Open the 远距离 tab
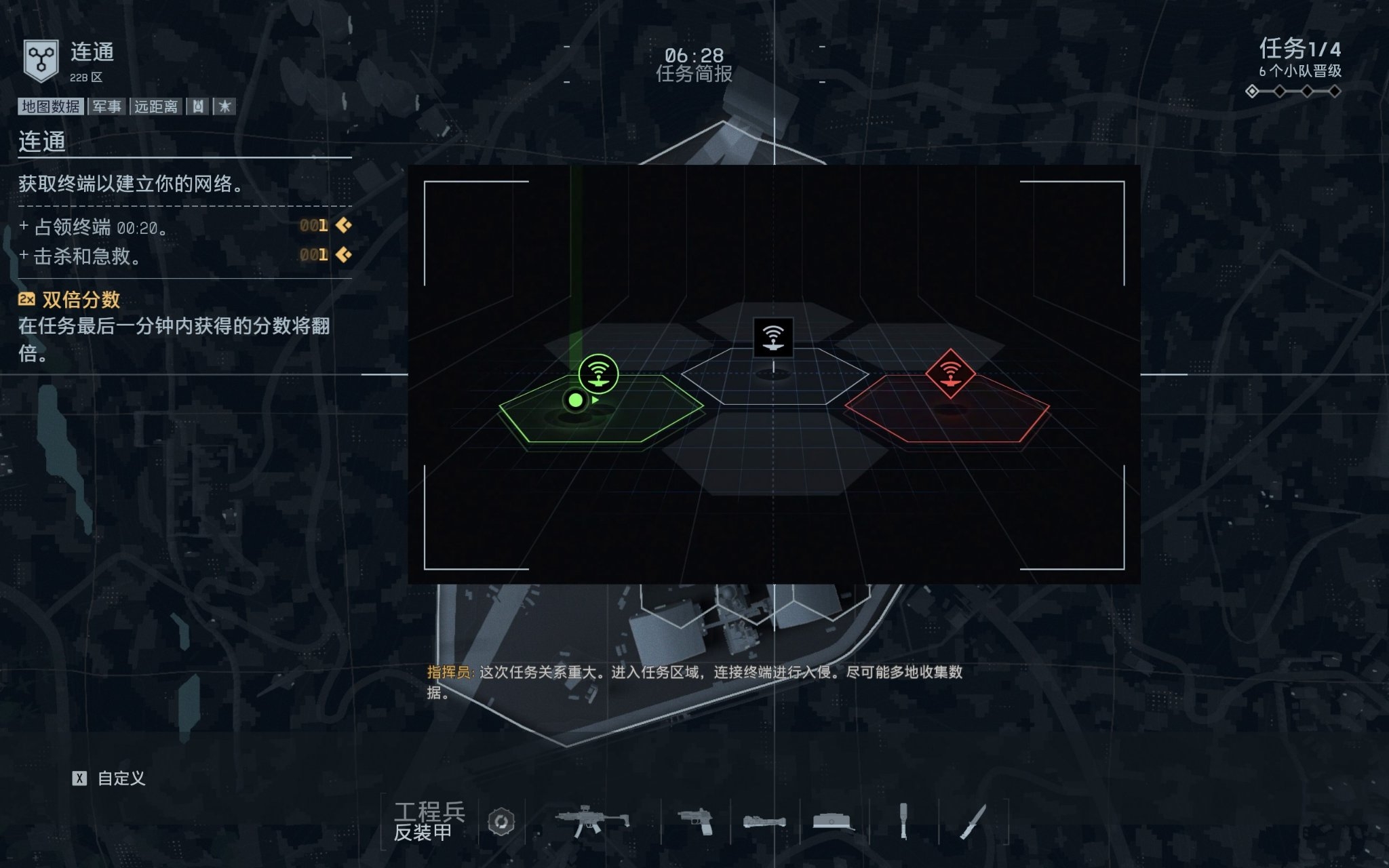Image resolution: width=1389 pixels, height=868 pixels. coord(156,105)
